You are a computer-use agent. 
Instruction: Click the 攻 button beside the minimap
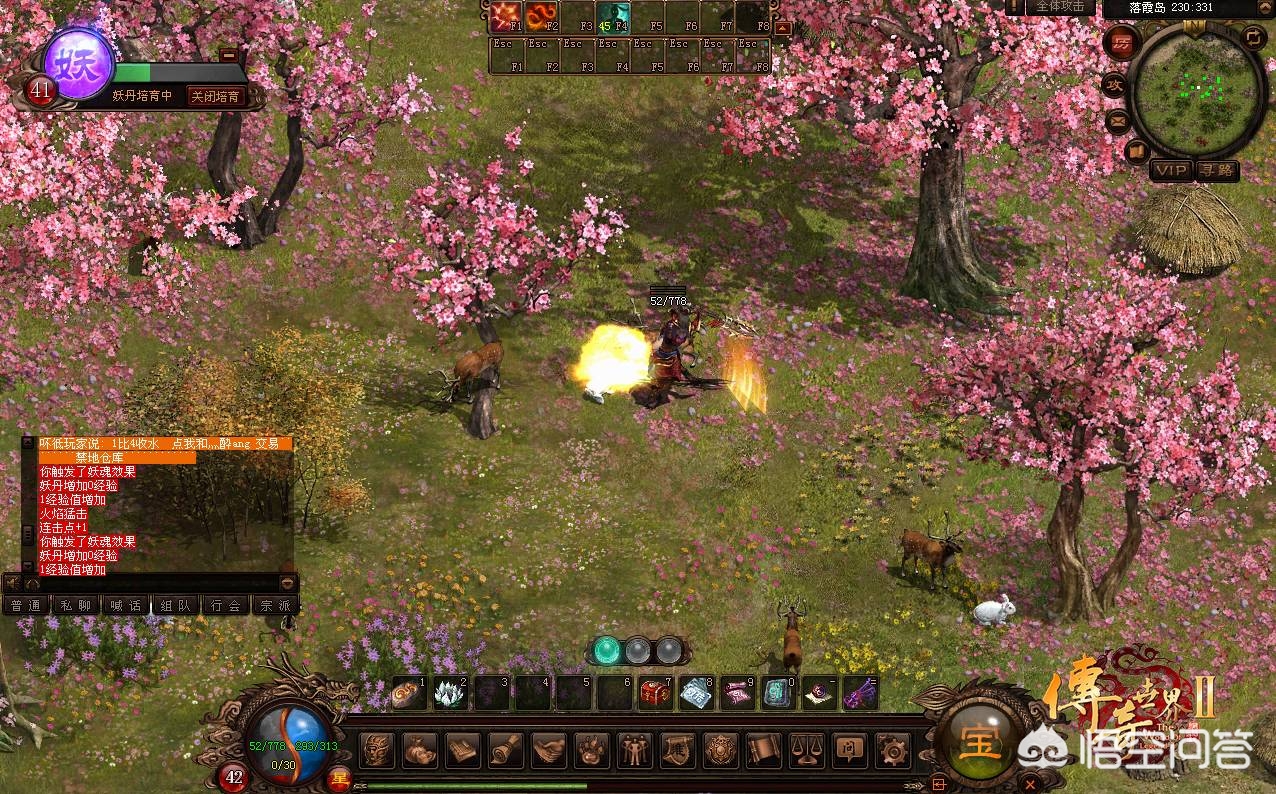pos(1115,86)
